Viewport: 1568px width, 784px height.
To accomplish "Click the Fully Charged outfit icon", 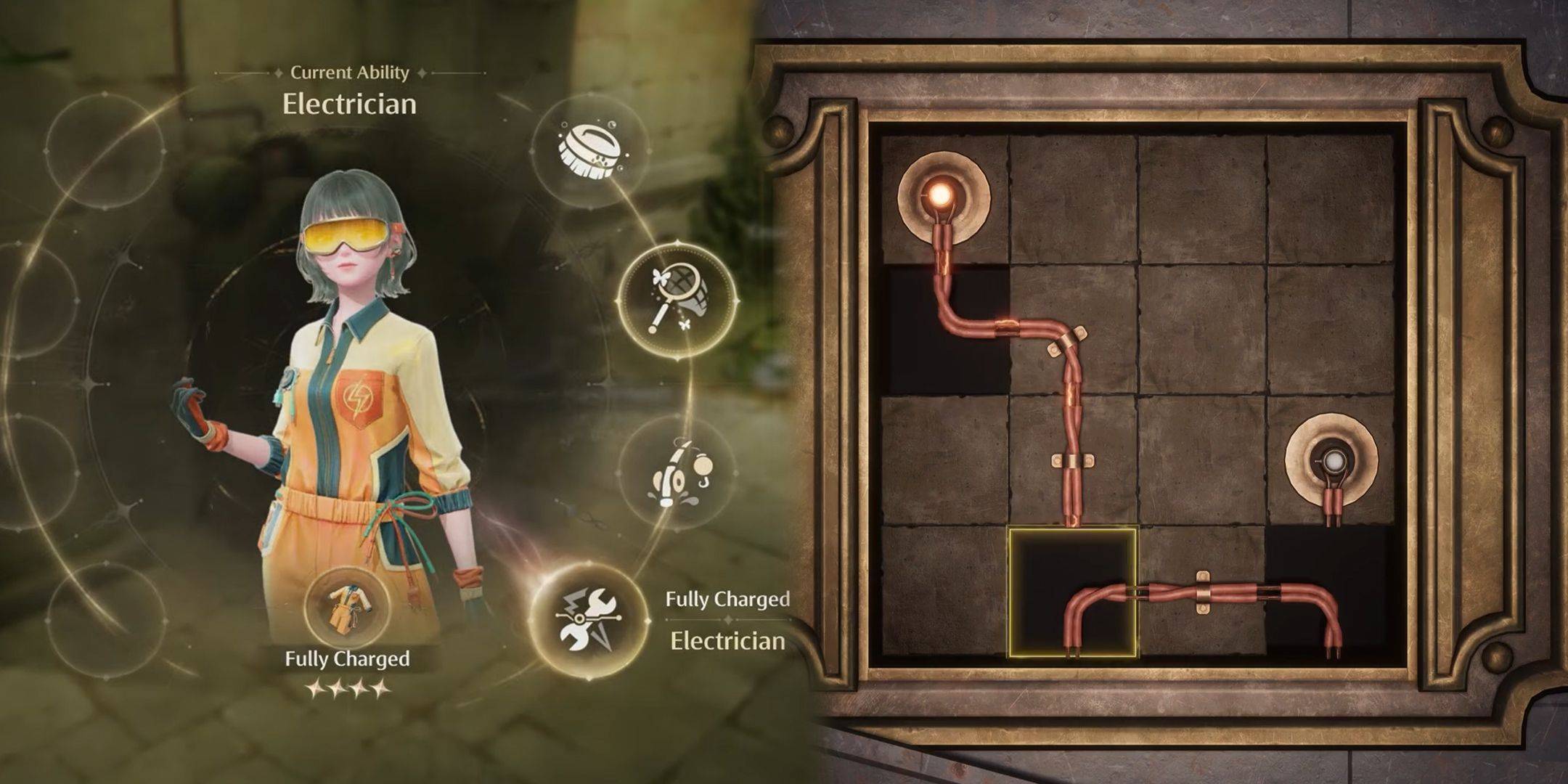I will 346,605.
